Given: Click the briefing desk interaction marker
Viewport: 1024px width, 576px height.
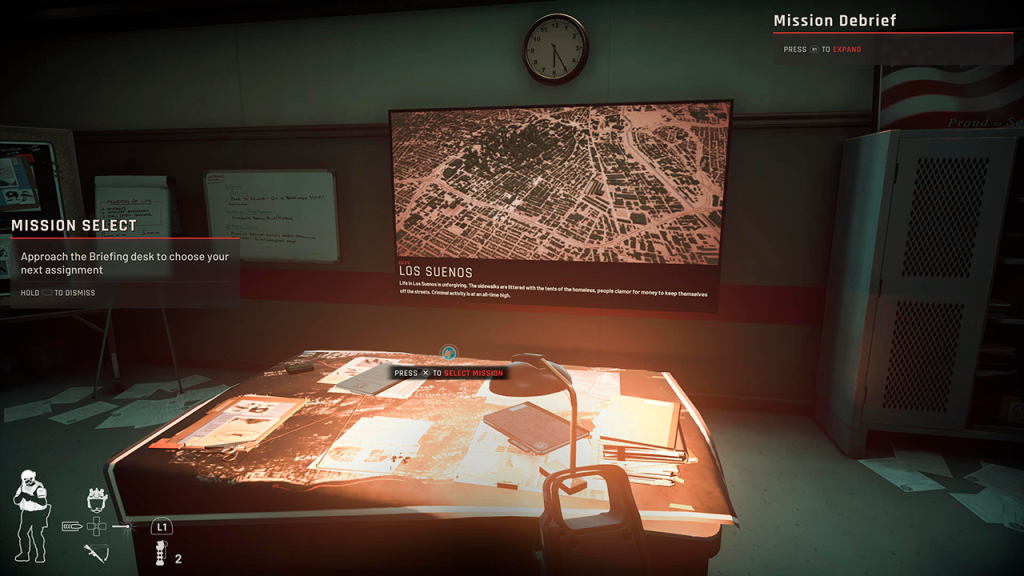Looking at the screenshot, I should 449,353.
